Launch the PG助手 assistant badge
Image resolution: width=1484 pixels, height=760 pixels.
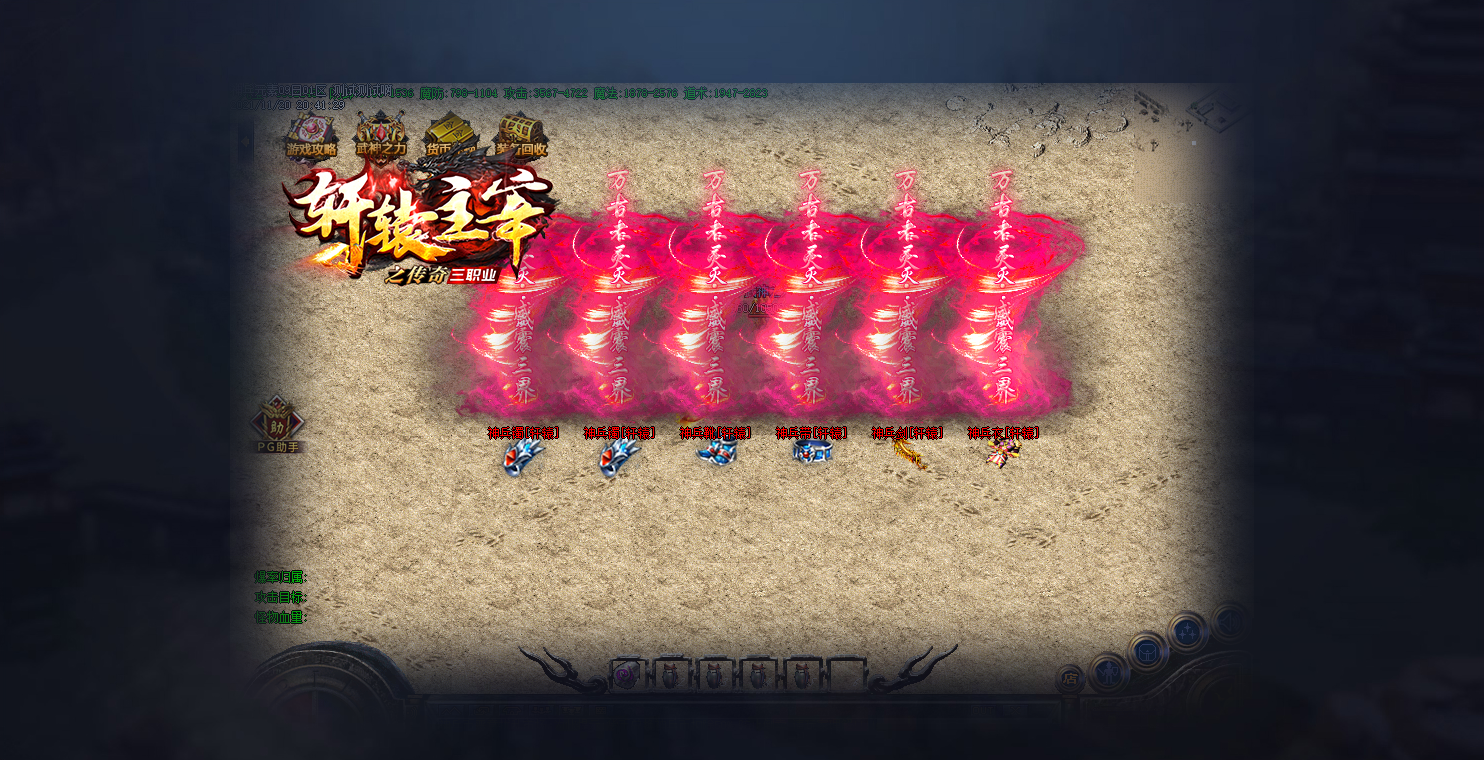tap(278, 425)
